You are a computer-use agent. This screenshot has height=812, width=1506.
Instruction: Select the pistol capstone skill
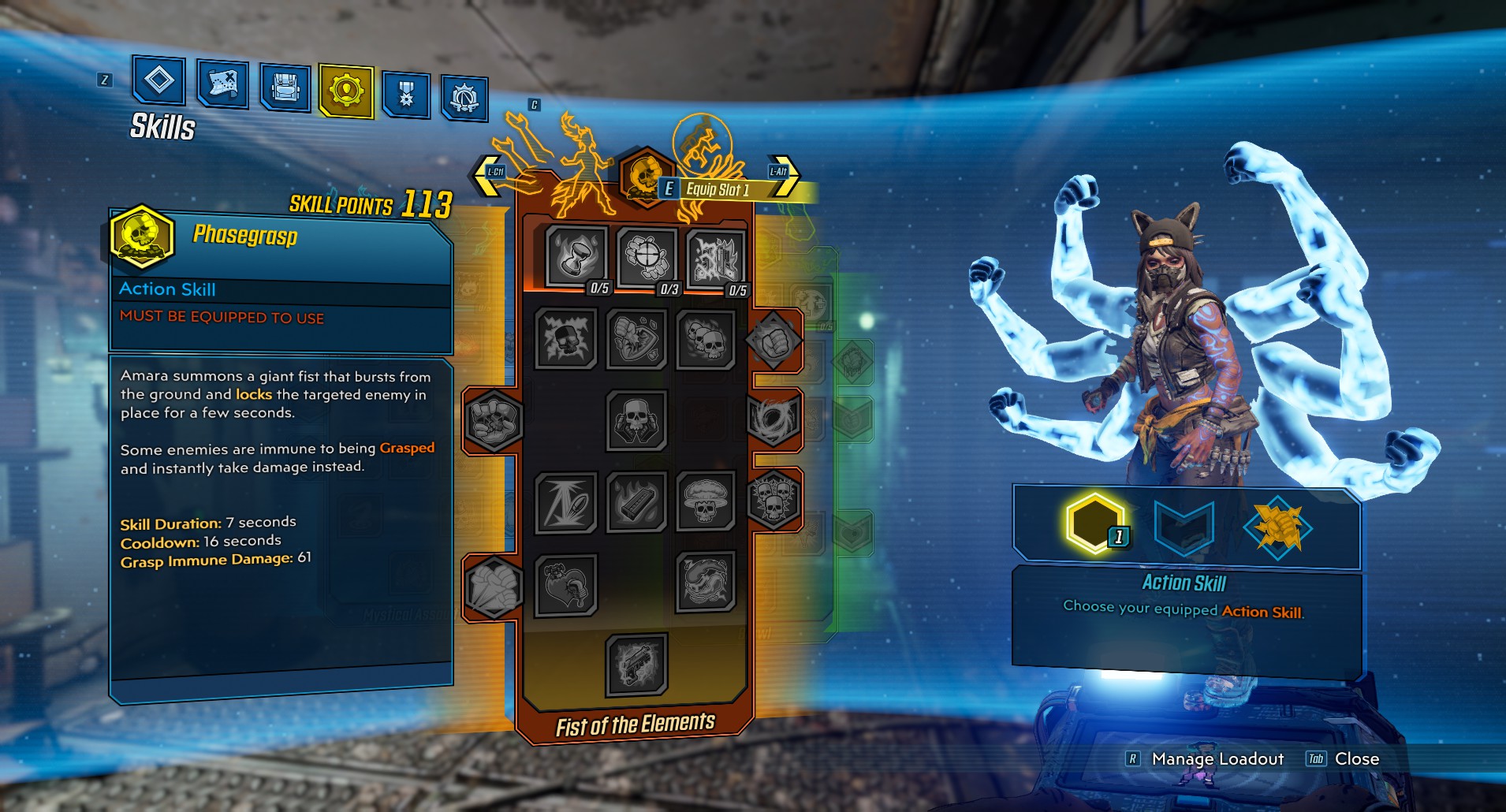pos(636,665)
